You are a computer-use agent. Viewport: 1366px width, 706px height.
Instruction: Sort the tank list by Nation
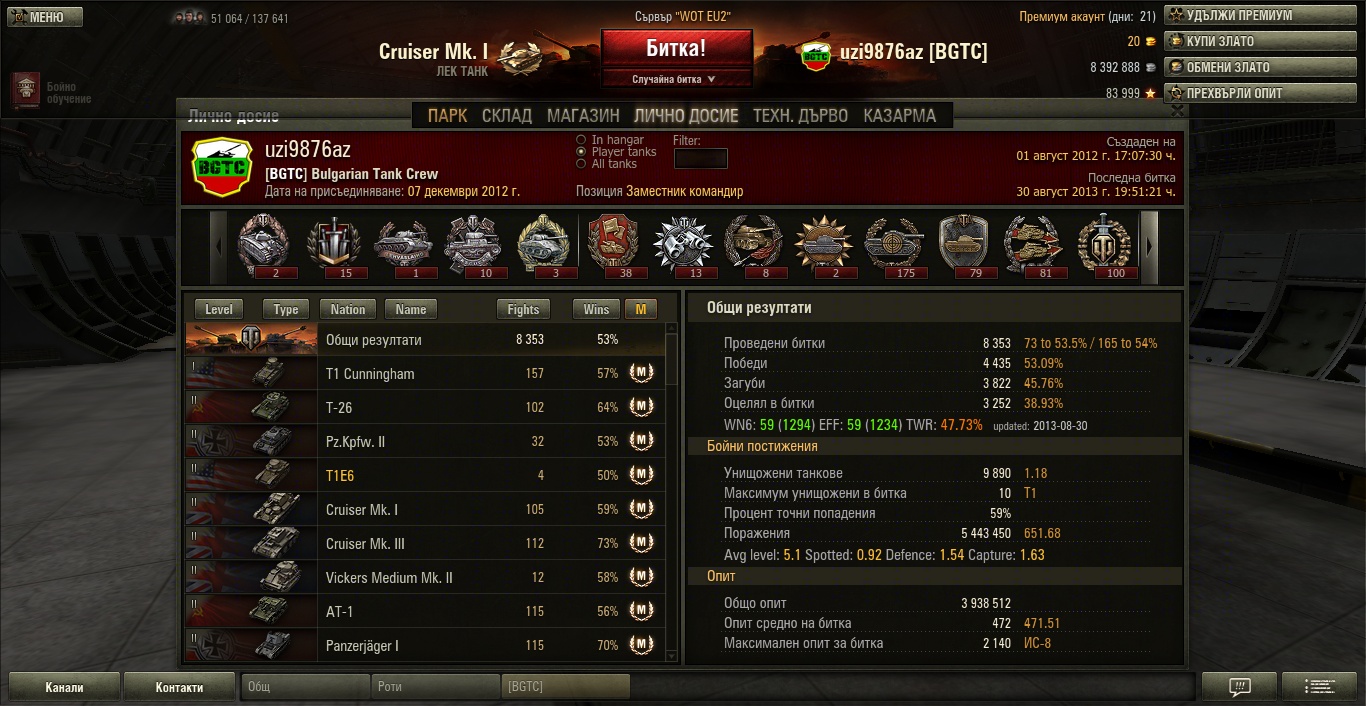click(347, 310)
